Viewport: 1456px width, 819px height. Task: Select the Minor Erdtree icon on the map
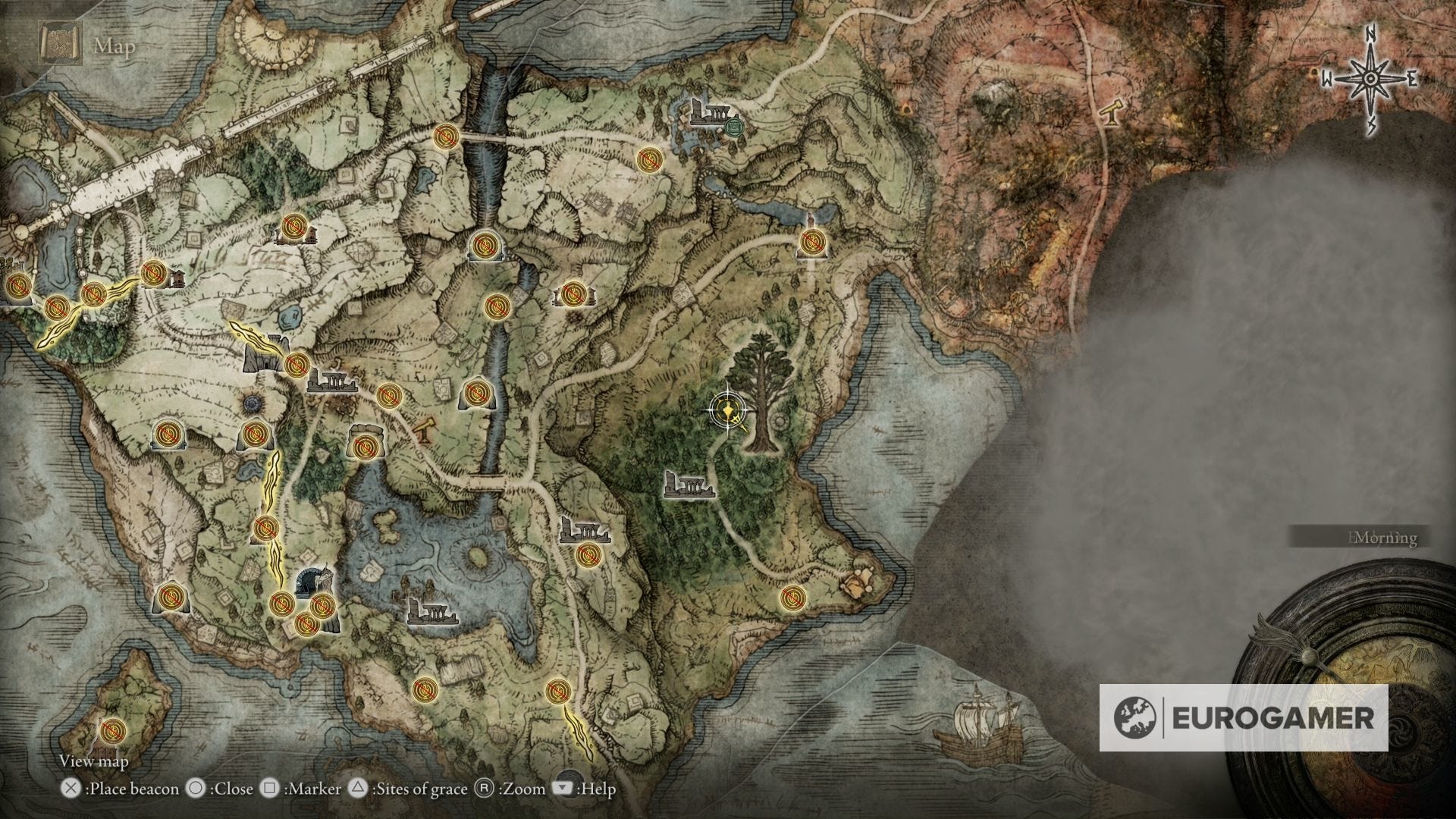click(x=759, y=392)
